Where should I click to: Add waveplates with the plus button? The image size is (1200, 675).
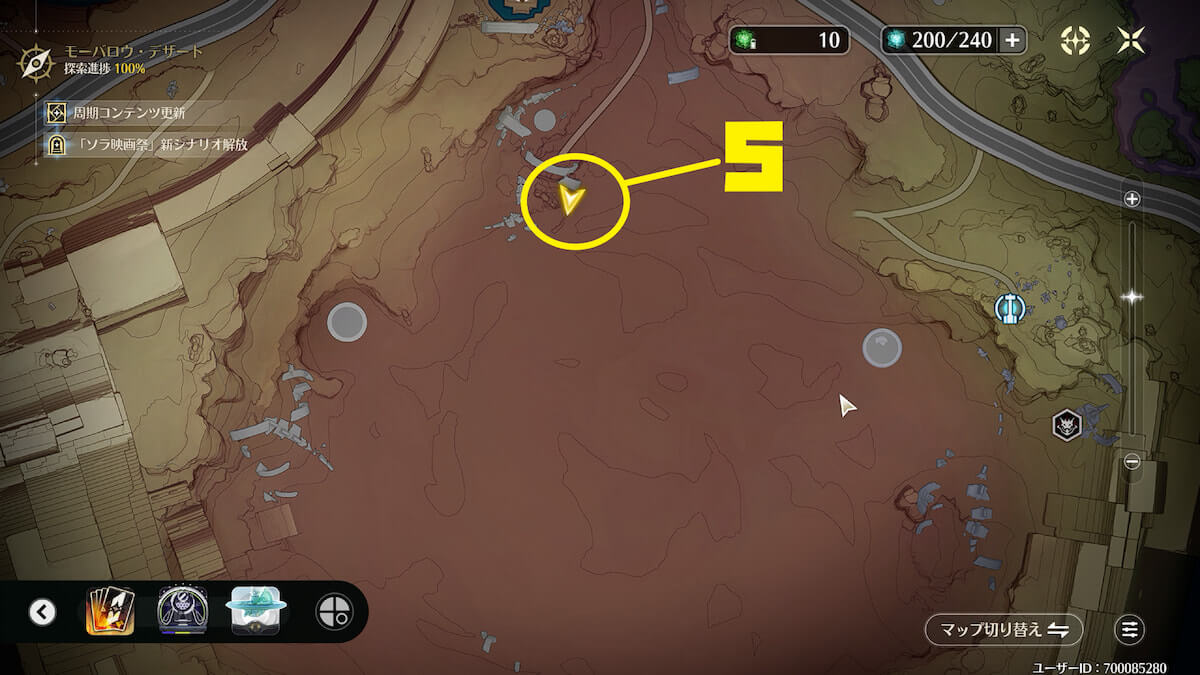pyautogui.click(x=1012, y=40)
